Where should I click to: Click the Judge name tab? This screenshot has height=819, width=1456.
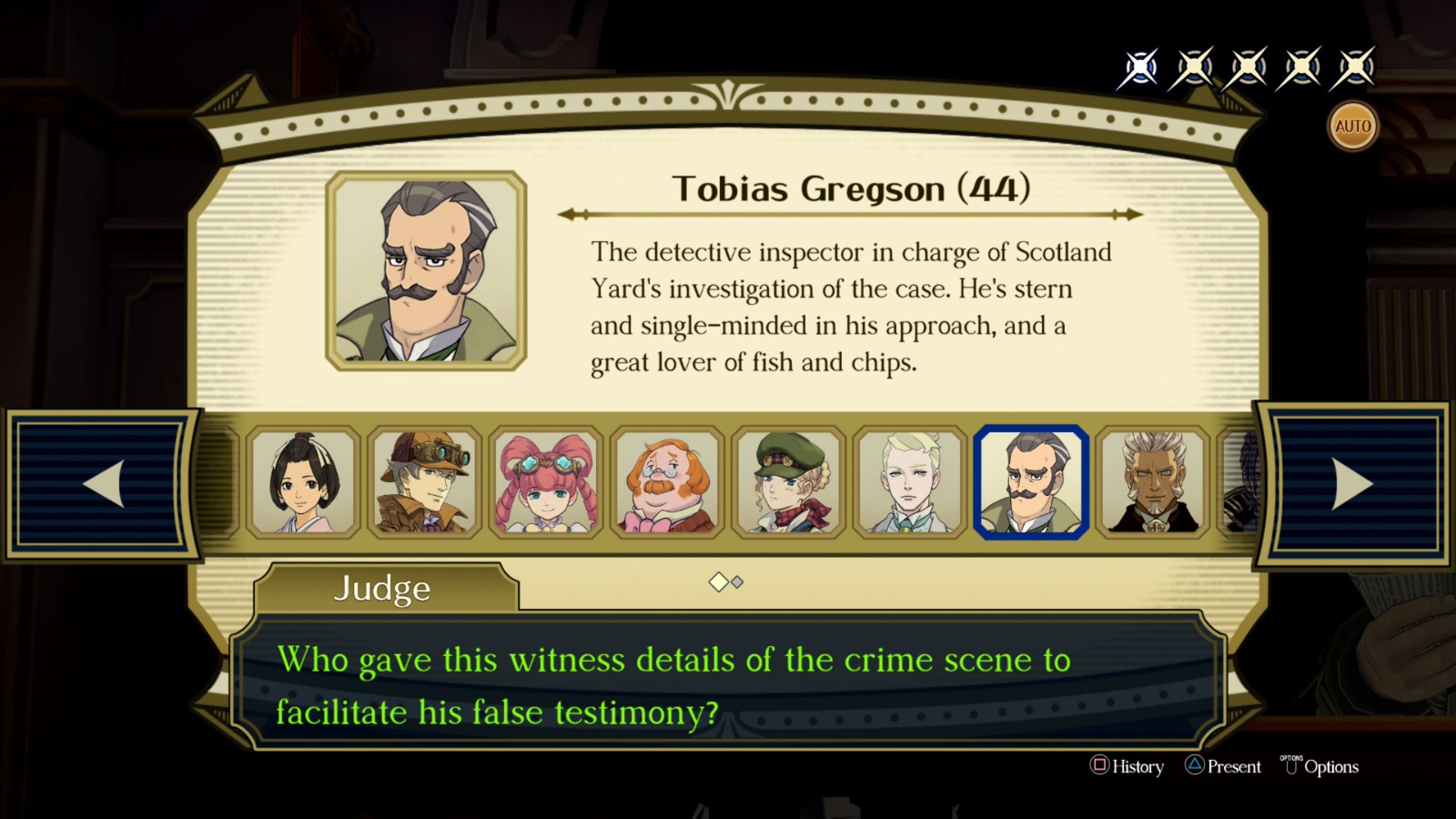(381, 589)
